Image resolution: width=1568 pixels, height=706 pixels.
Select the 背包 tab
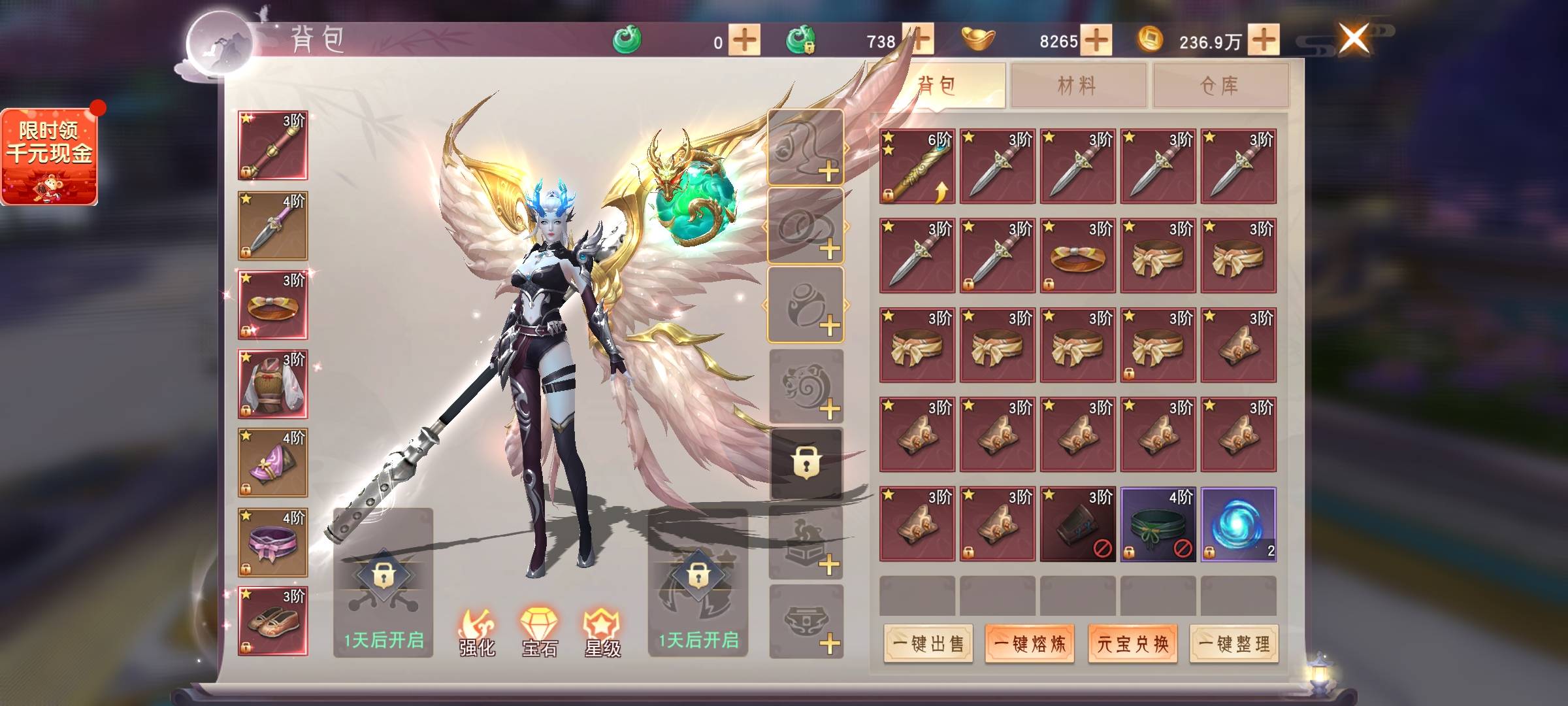[938, 85]
